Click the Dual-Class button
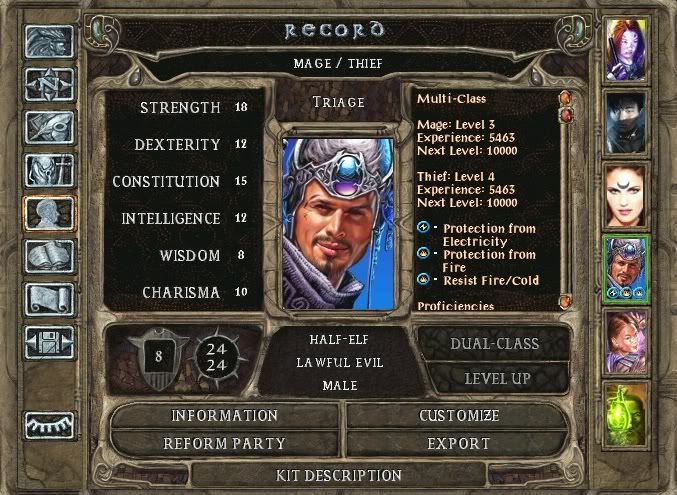Viewport: 677px width, 495px height. [494, 343]
